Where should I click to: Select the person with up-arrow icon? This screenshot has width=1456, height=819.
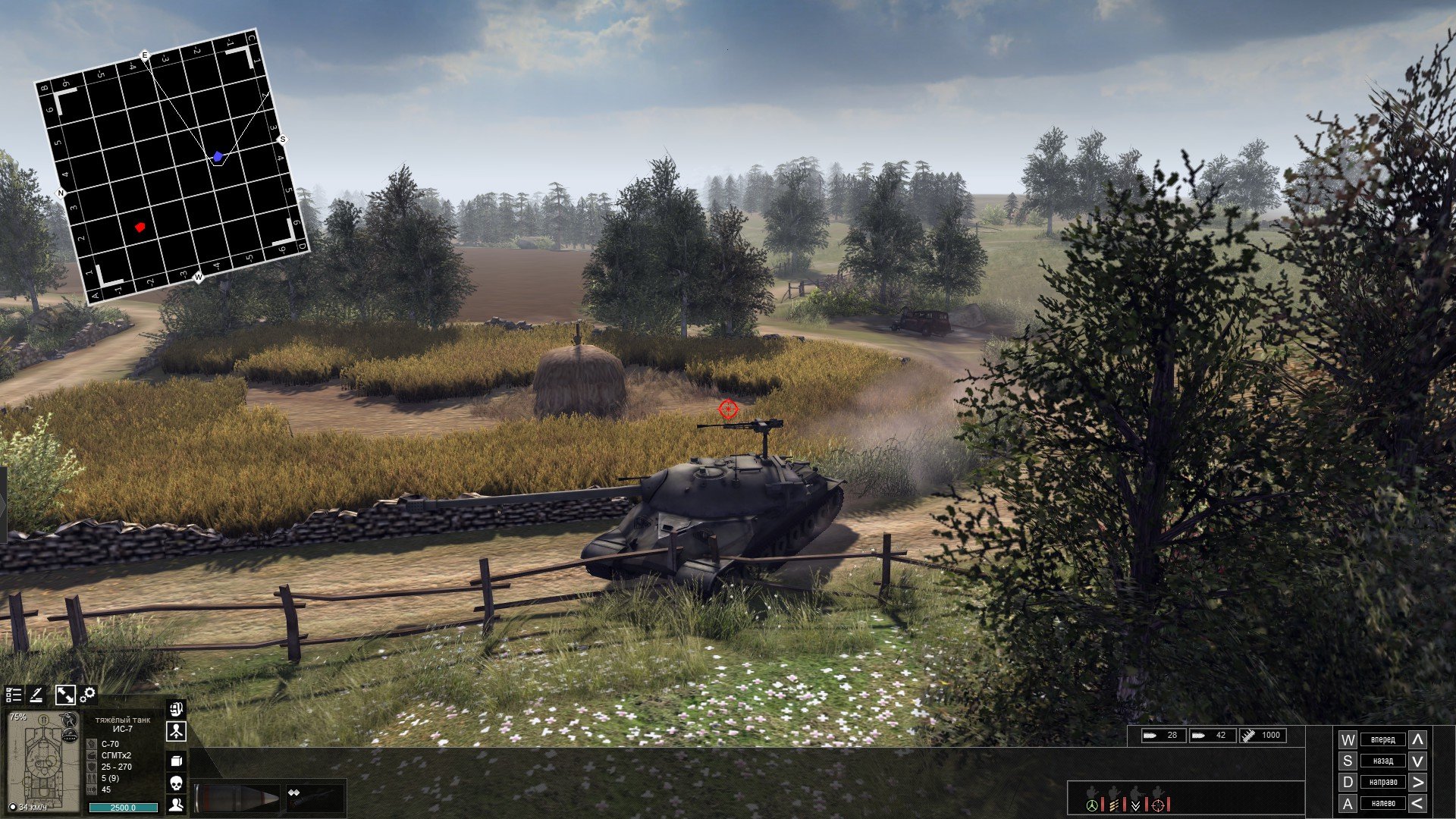pyautogui.click(x=176, y=733)
